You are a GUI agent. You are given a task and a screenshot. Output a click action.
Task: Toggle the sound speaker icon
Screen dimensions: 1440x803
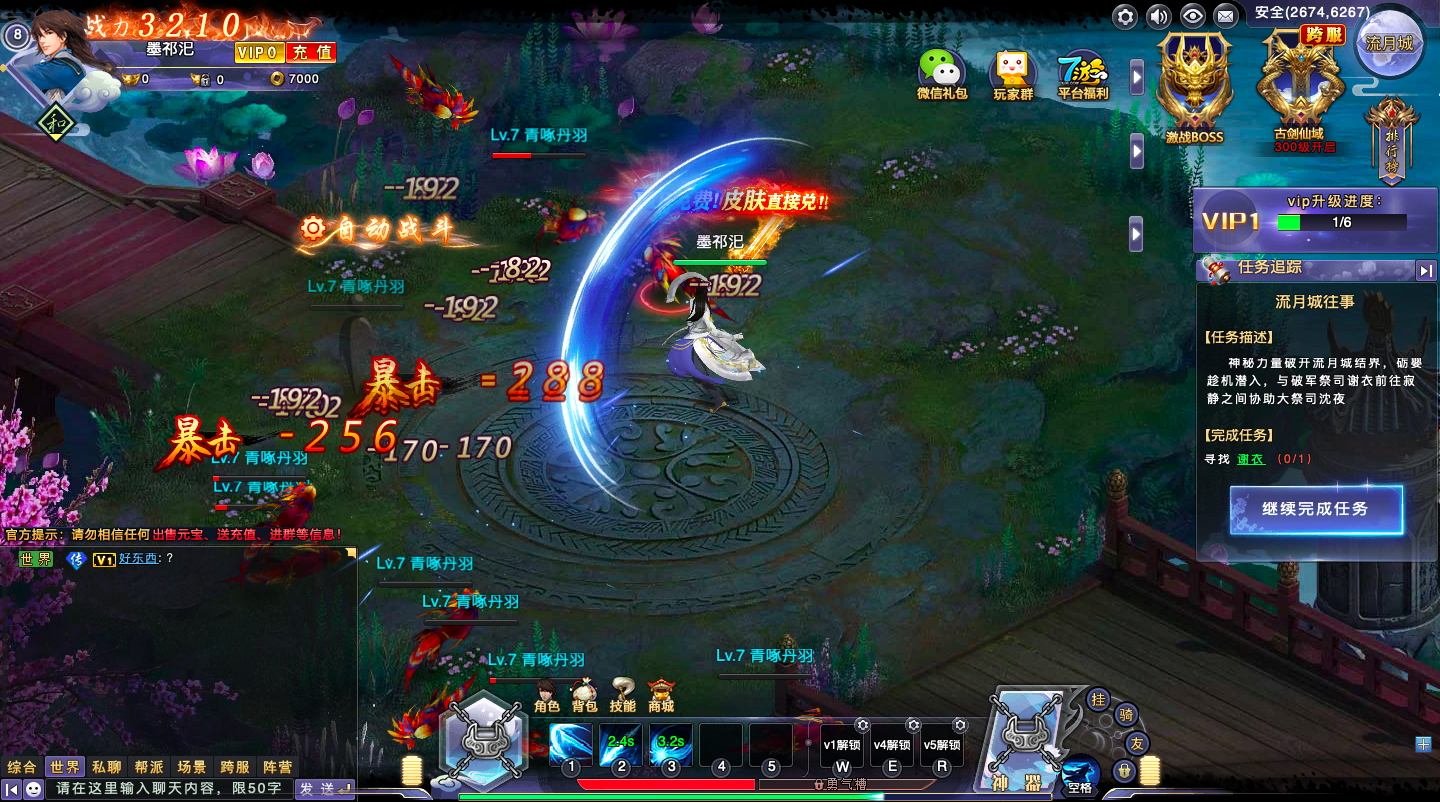point(1158,16)
